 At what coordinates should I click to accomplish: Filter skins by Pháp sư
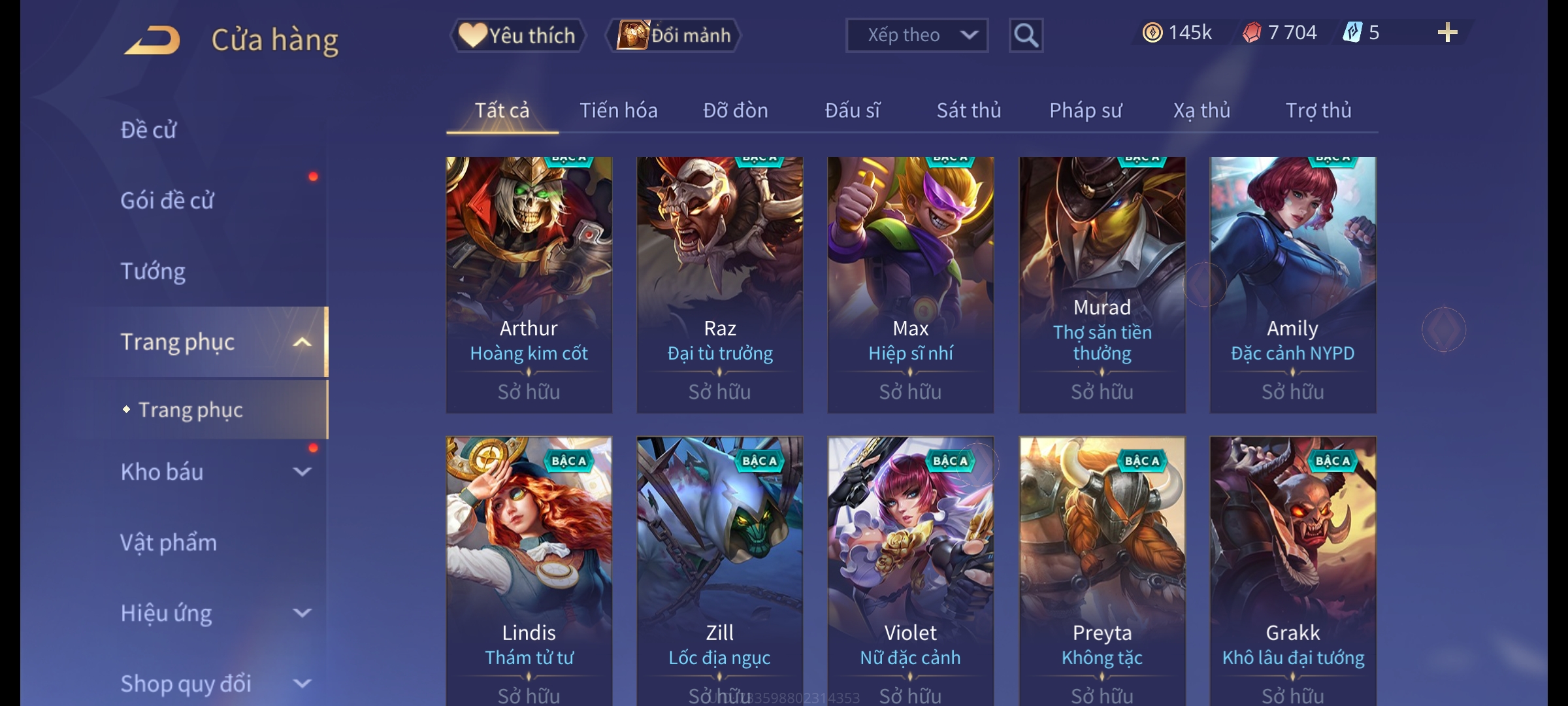click(x=1085, y=110)
